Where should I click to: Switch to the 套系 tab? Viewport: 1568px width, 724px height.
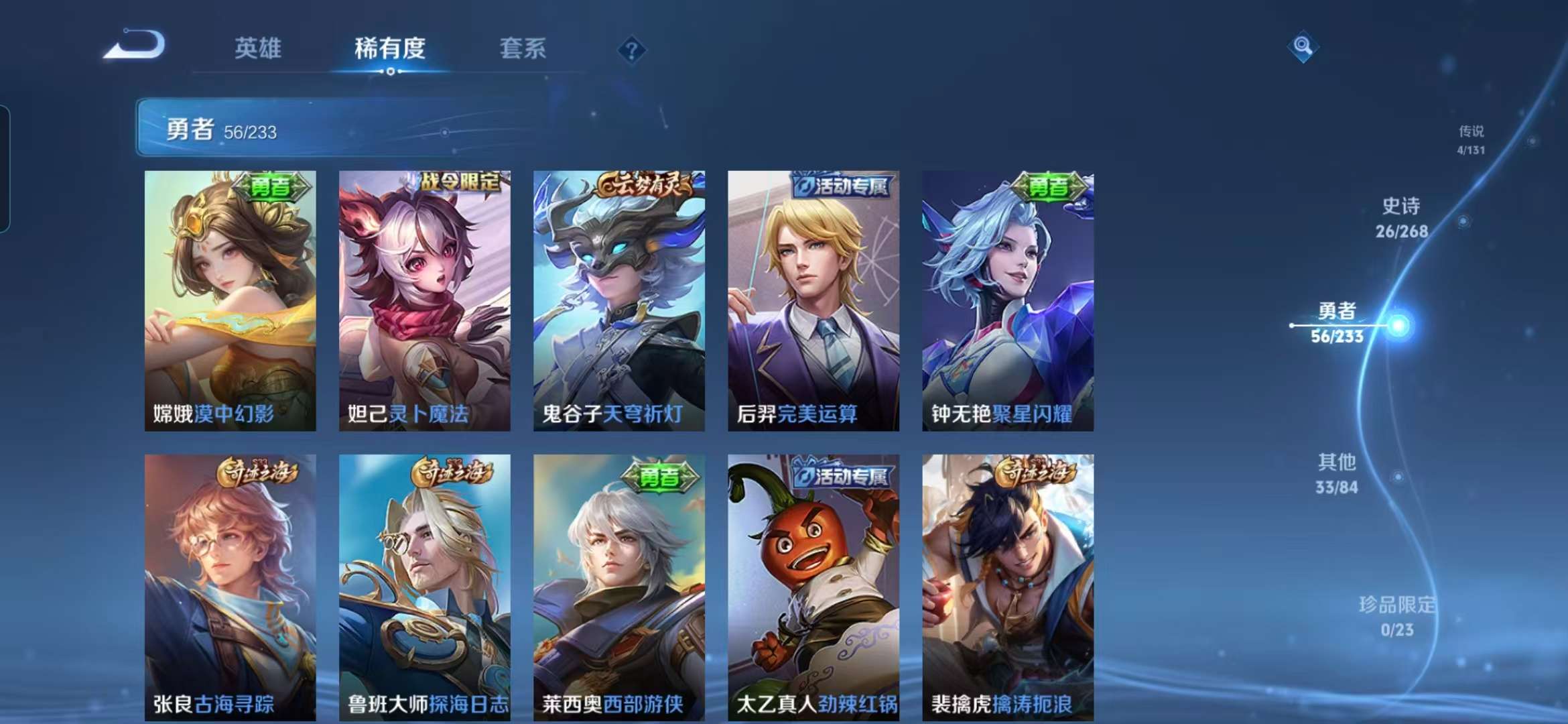tap(522, 48)
